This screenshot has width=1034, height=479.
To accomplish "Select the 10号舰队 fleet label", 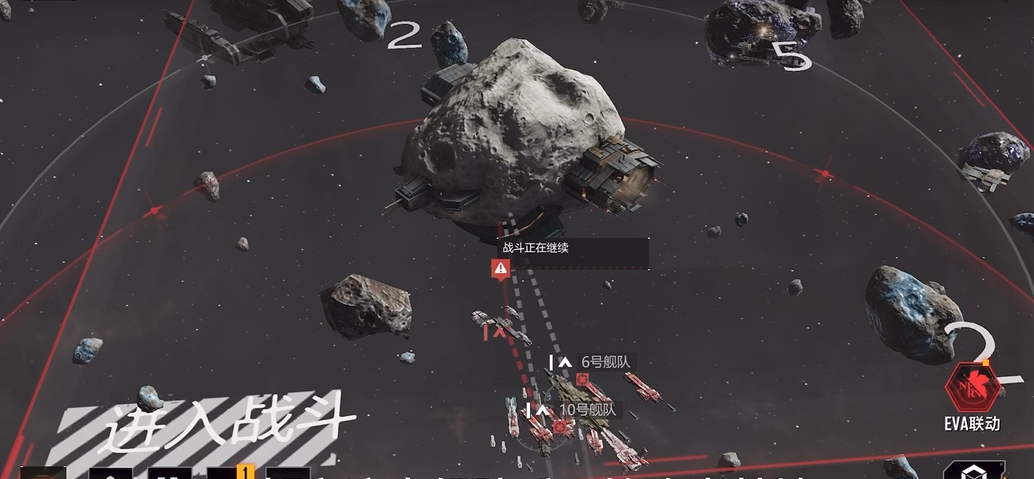I will point(589,409).
